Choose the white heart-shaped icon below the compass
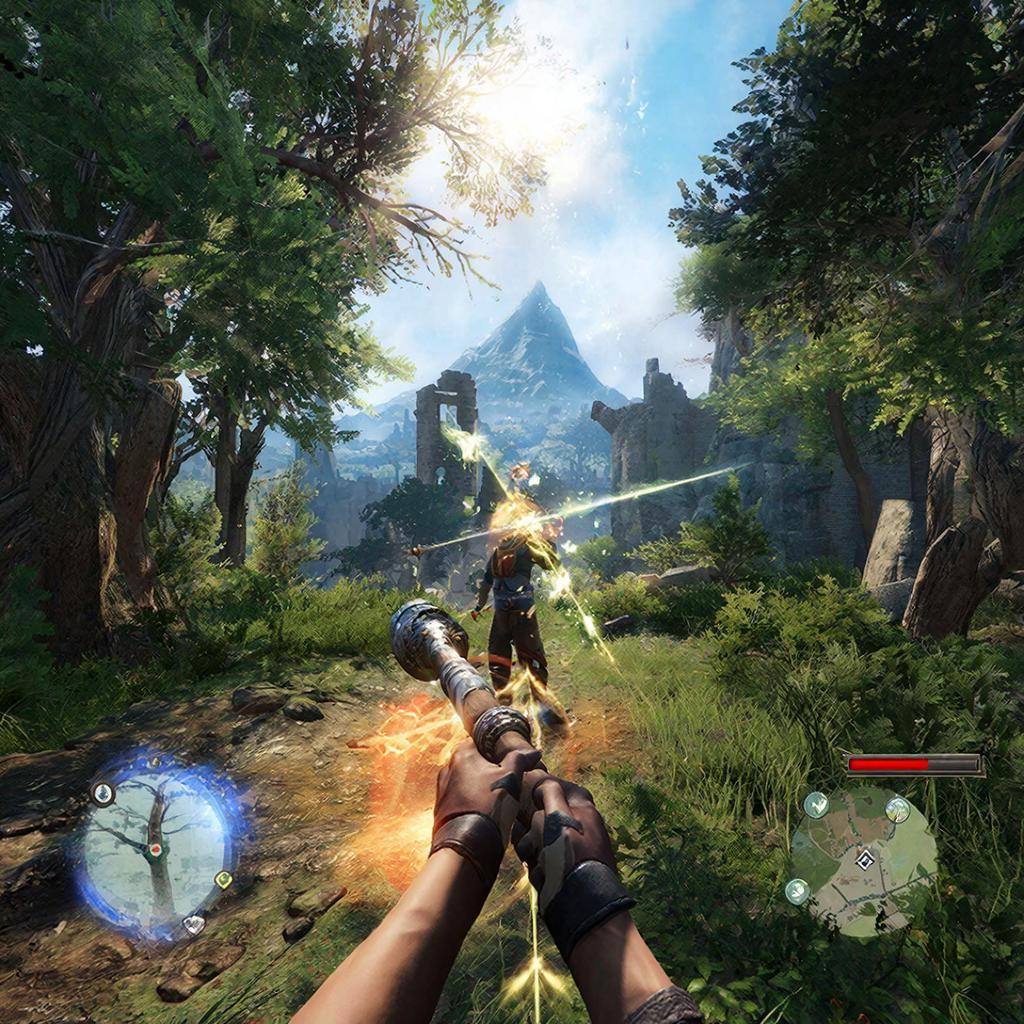 pos(194,925)
